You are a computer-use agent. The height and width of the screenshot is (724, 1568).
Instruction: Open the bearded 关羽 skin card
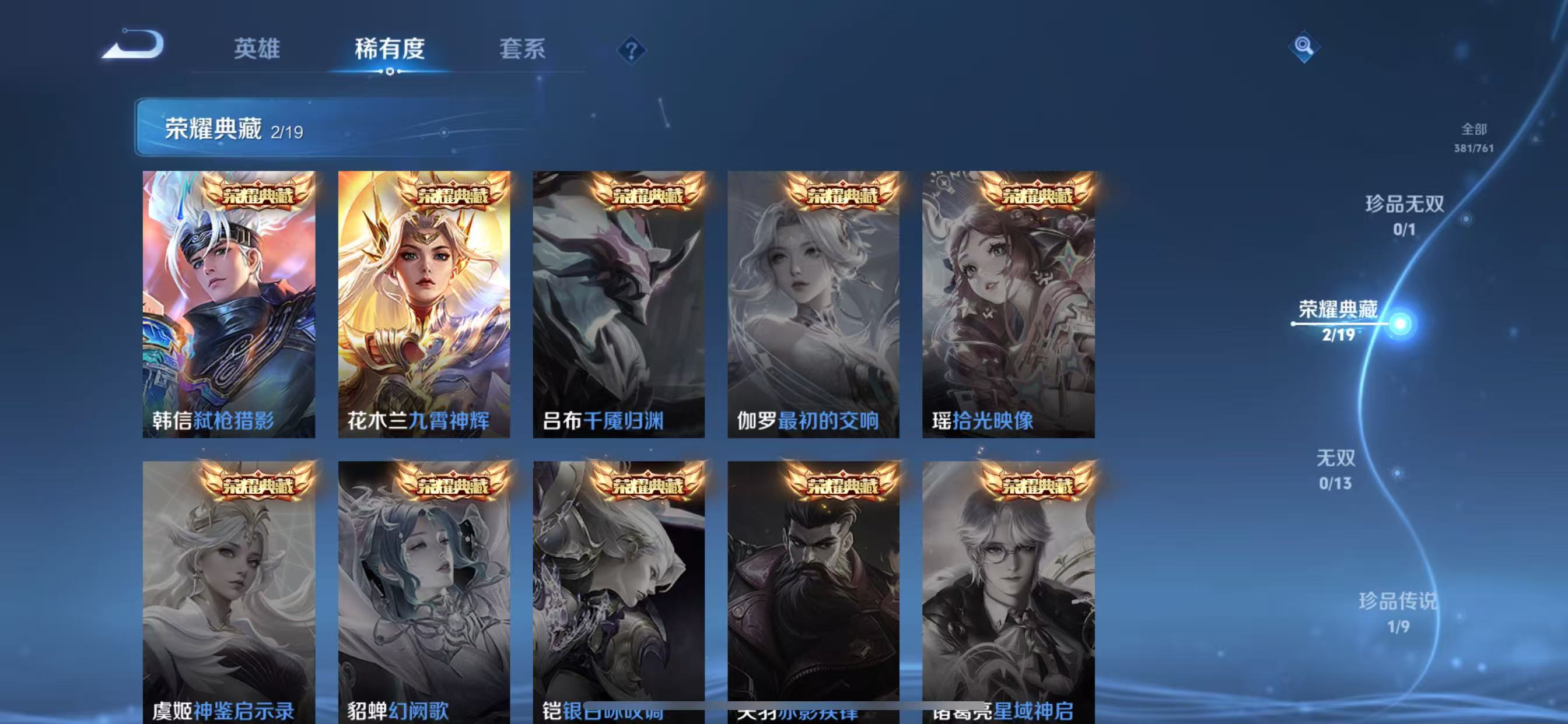[813, 590]
